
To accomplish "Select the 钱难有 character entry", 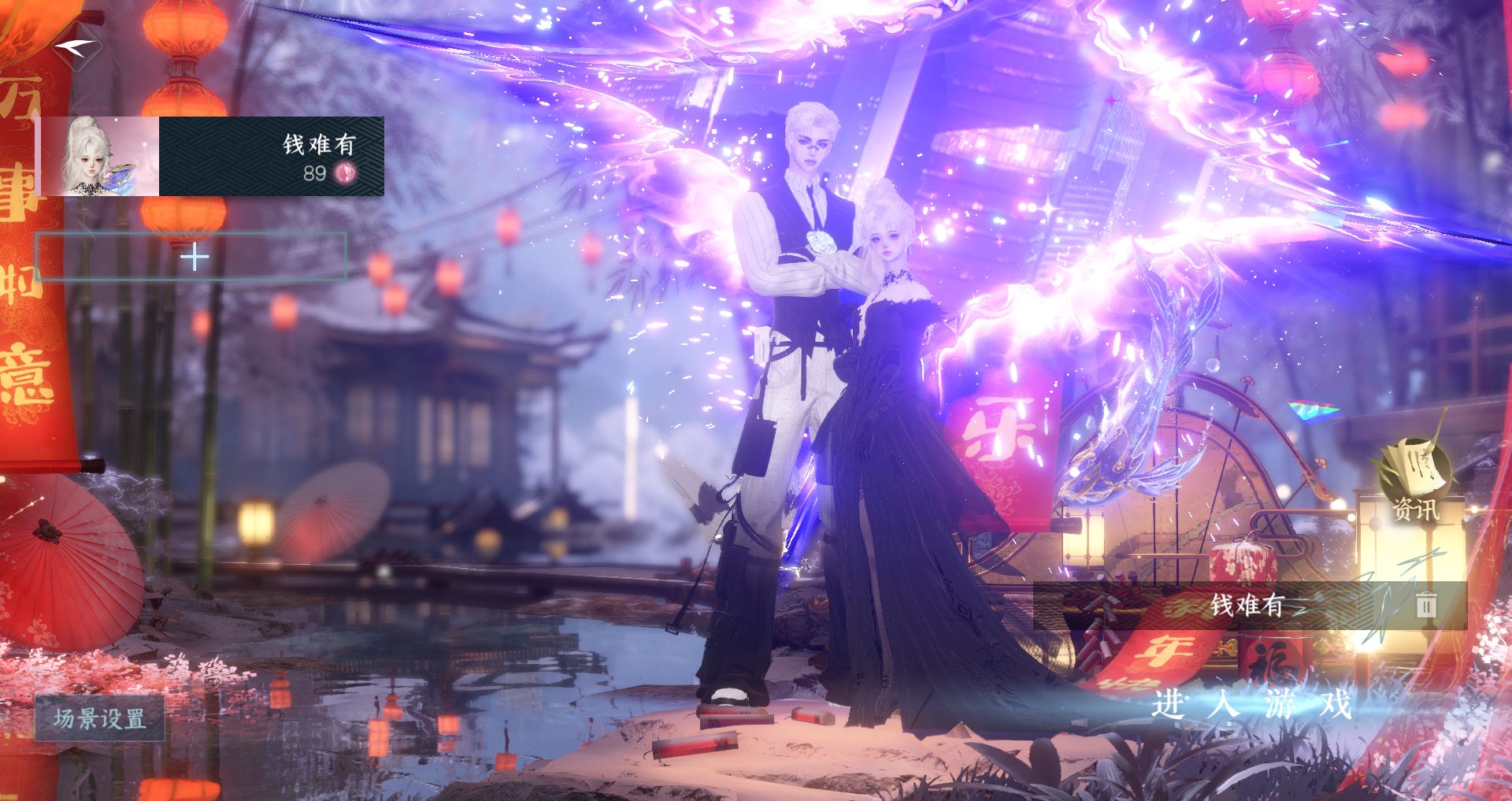I will pyautogui.click(x=213, y=157).
